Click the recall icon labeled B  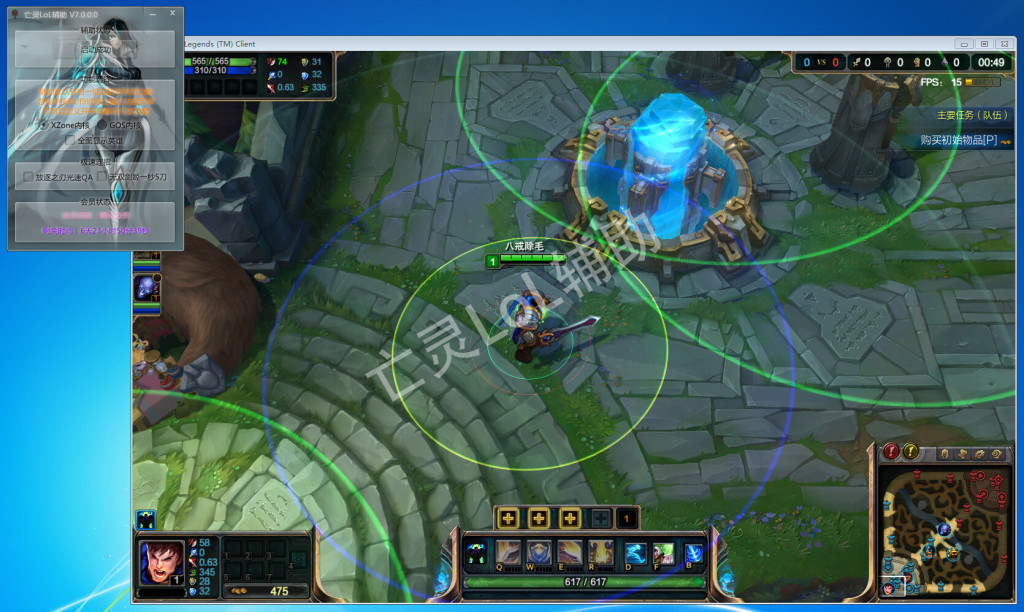pos(693,552)
